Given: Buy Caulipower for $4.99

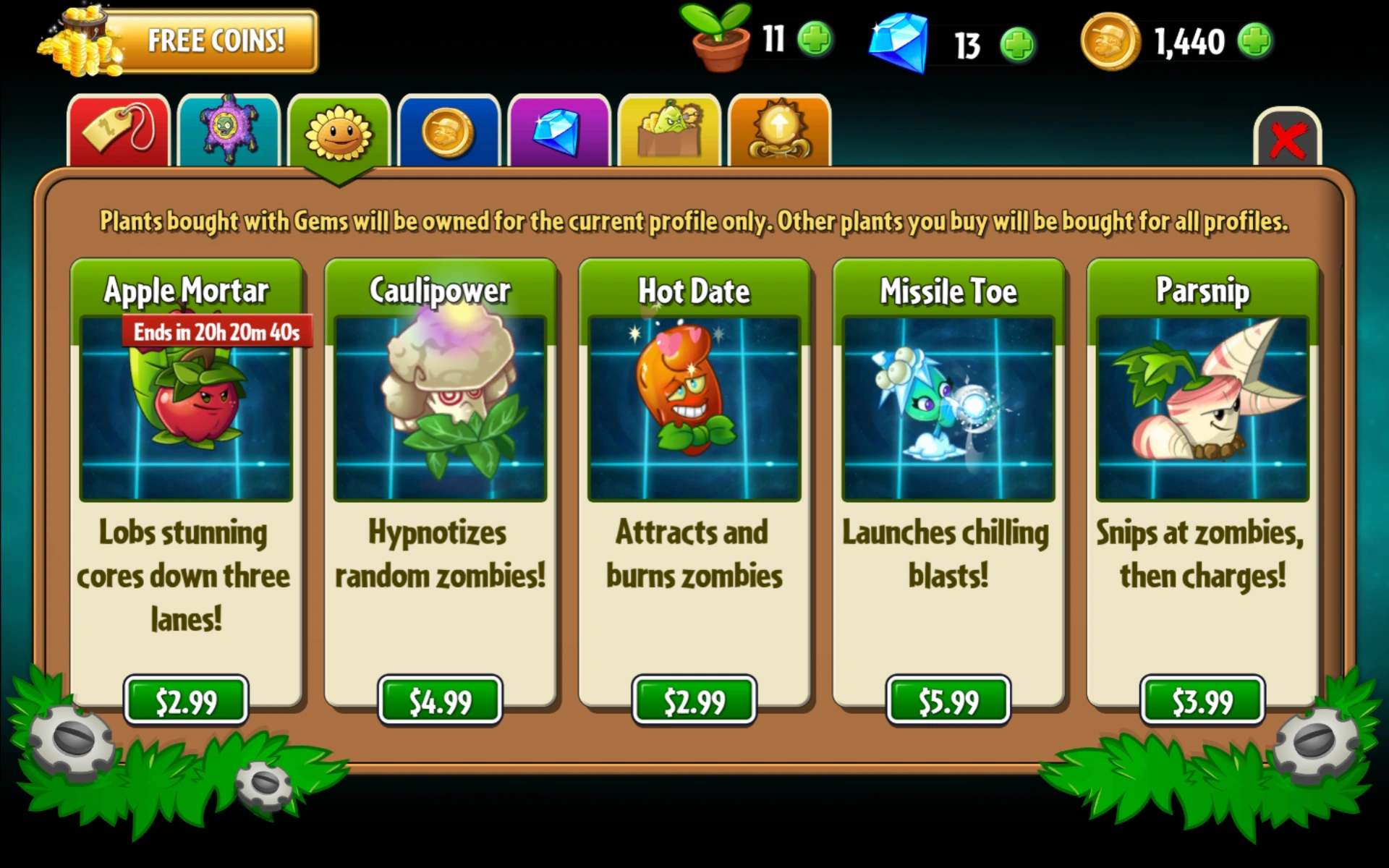Looking at the screenshot, I should coord(440,699).
